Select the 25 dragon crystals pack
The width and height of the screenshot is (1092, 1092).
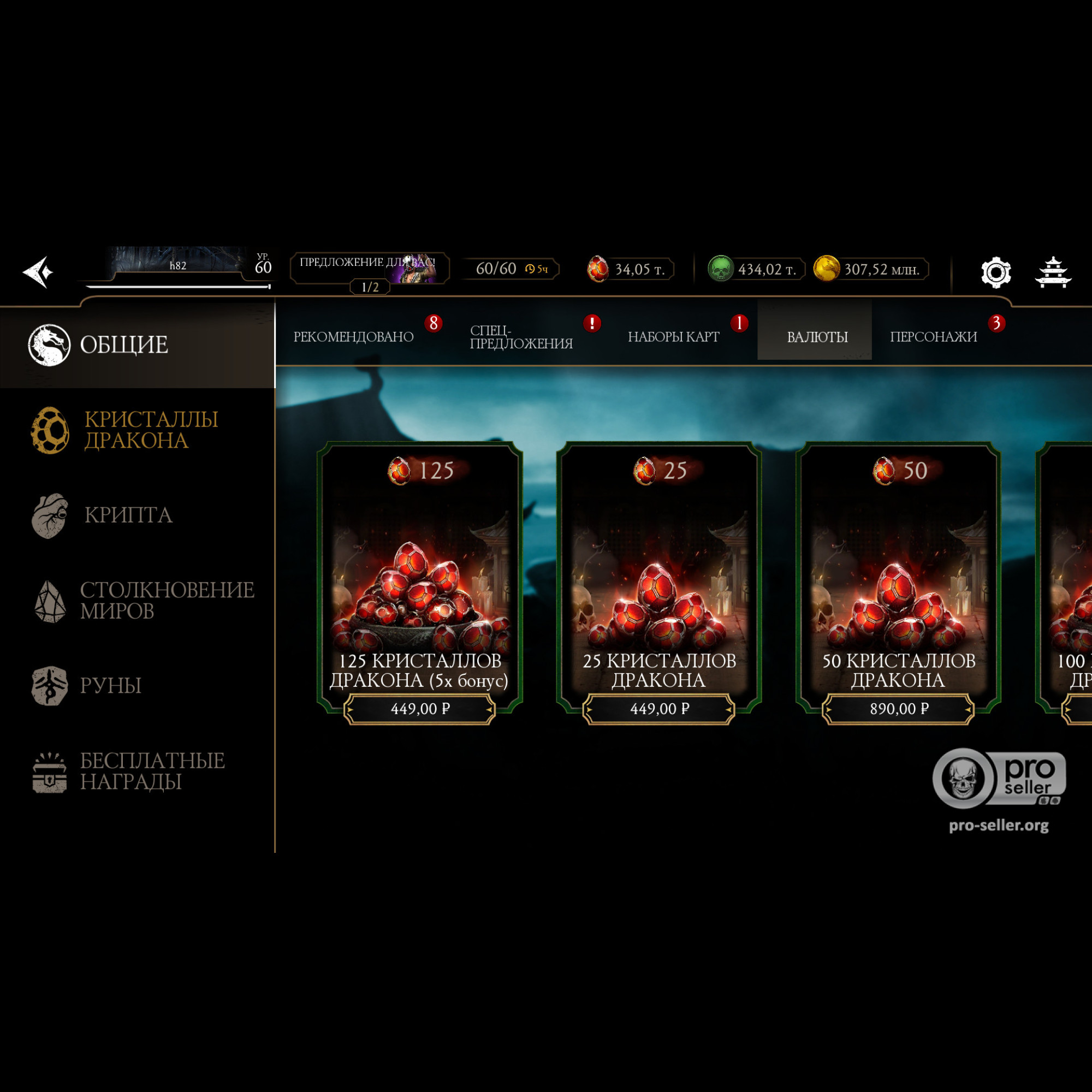659,582
